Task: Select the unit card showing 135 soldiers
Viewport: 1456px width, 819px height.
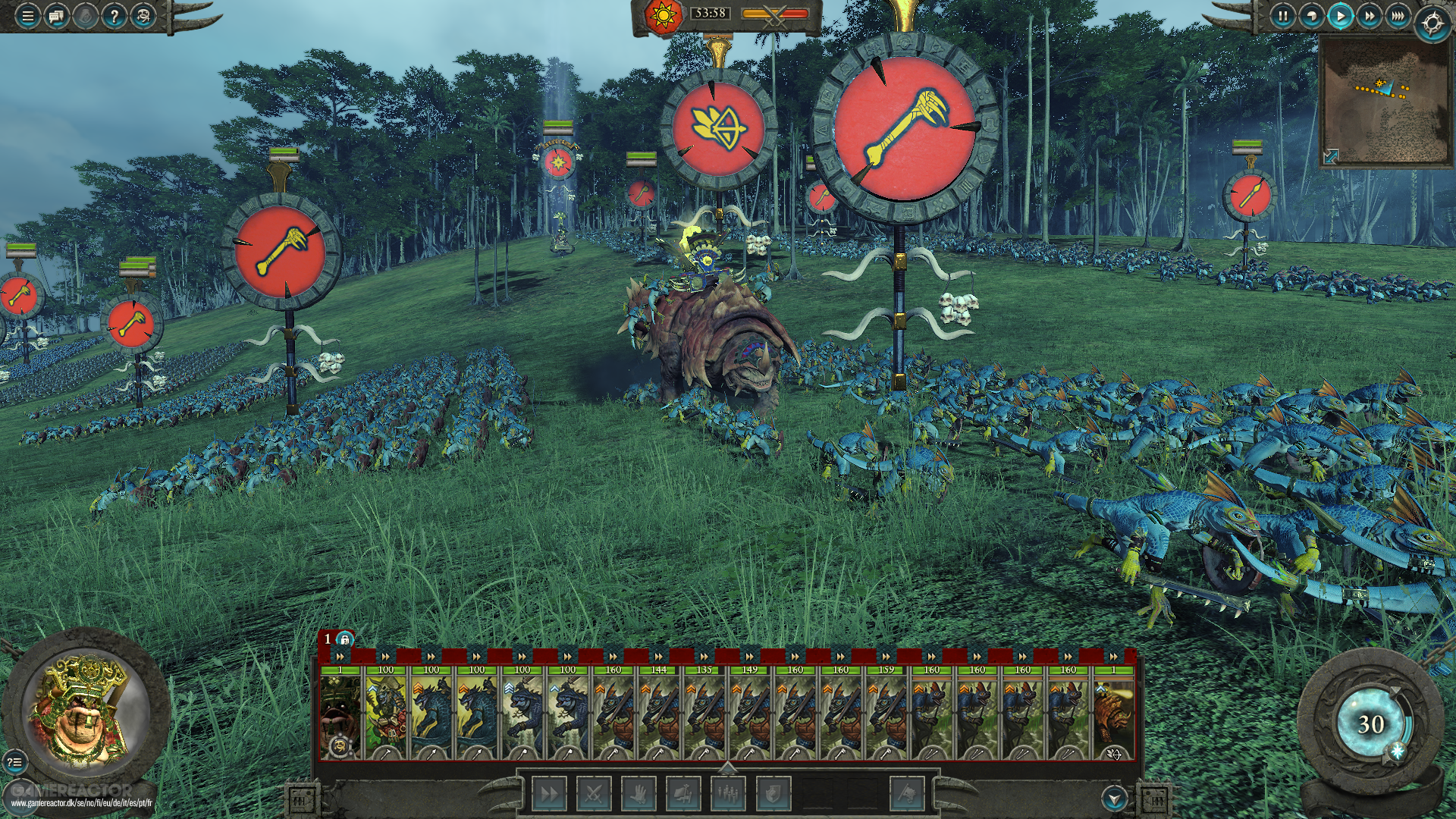Action: coord(704,713)
